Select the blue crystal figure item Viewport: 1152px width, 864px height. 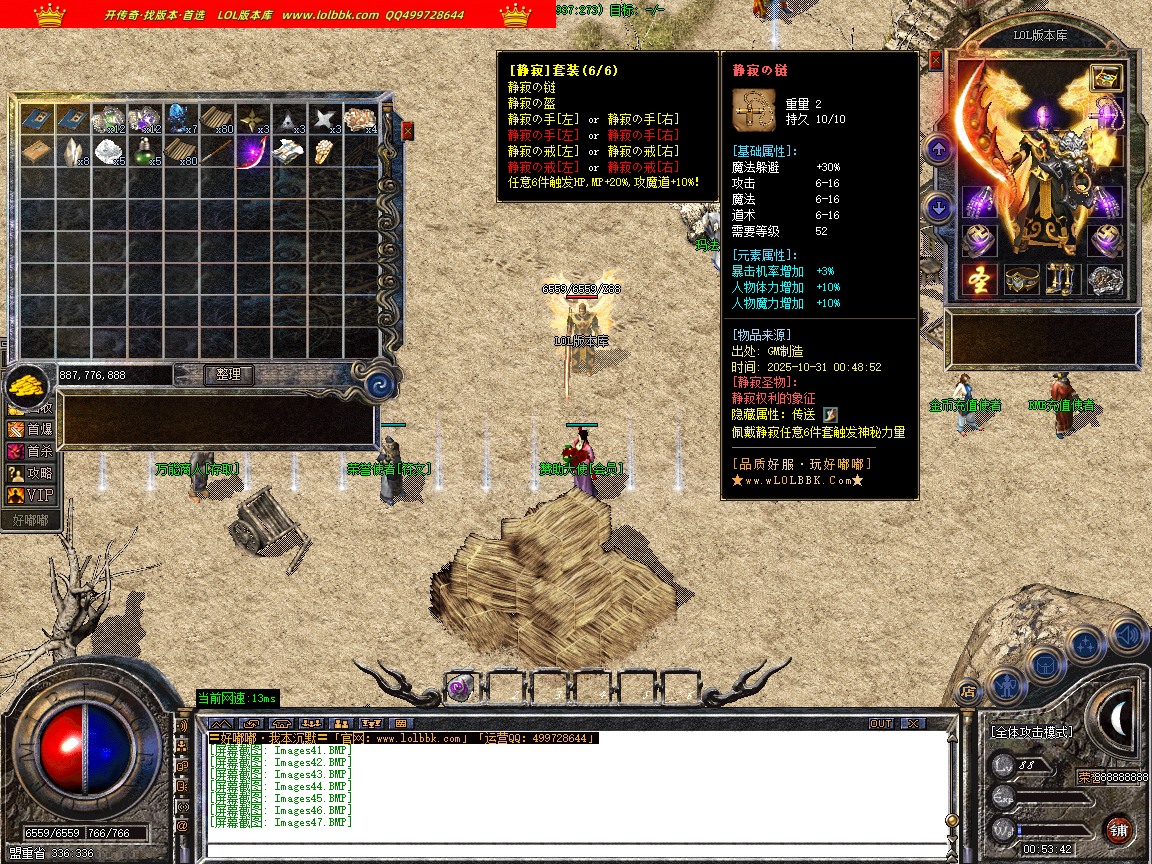pyautogui.click(x=181, y=118)
